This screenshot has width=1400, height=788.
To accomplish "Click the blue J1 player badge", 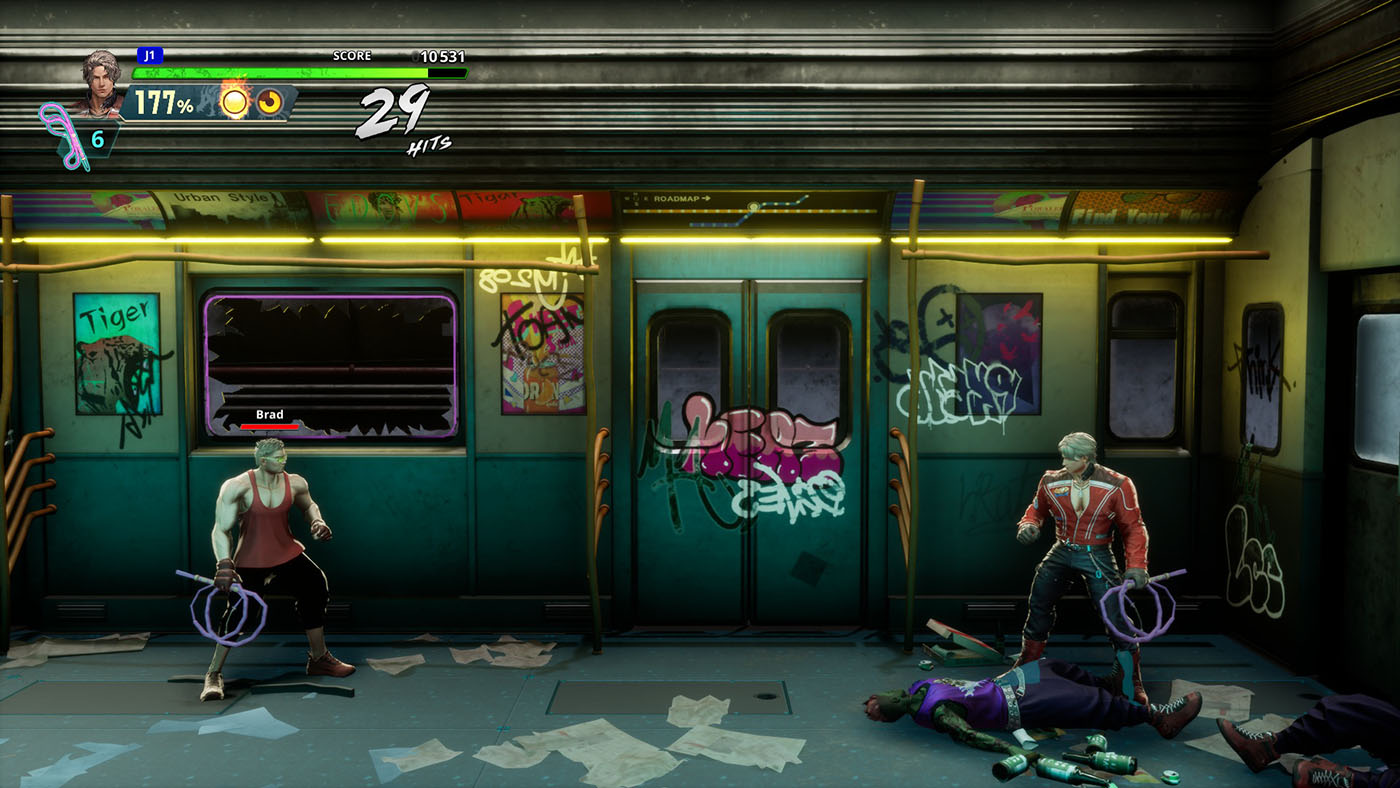I will [150, 56].
